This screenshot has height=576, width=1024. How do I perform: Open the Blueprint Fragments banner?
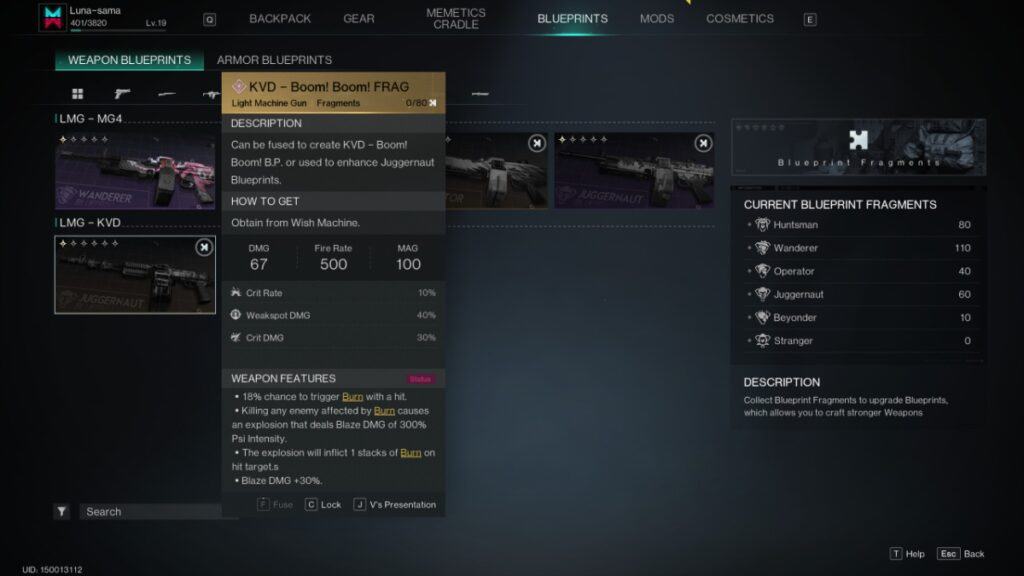[858, 147]
